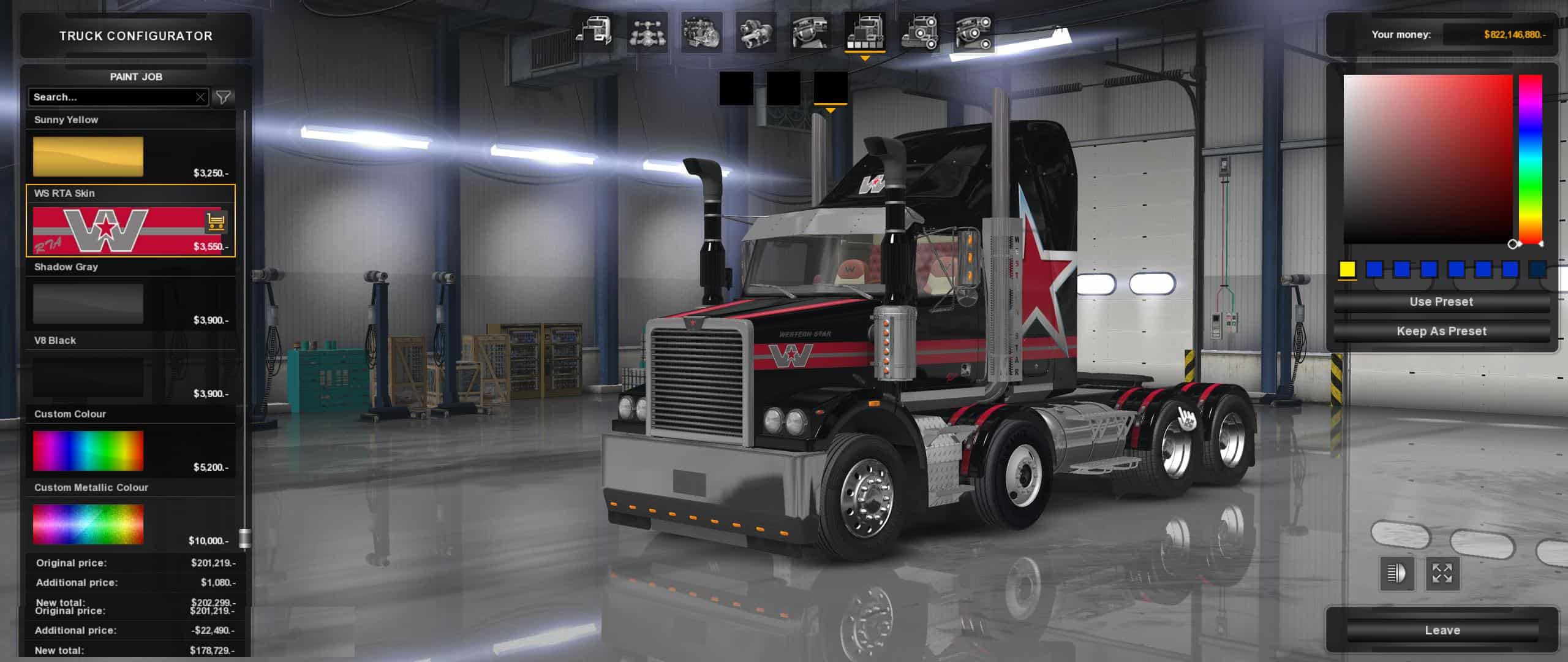Choose the Shadow Gray paint

point(88,303)
